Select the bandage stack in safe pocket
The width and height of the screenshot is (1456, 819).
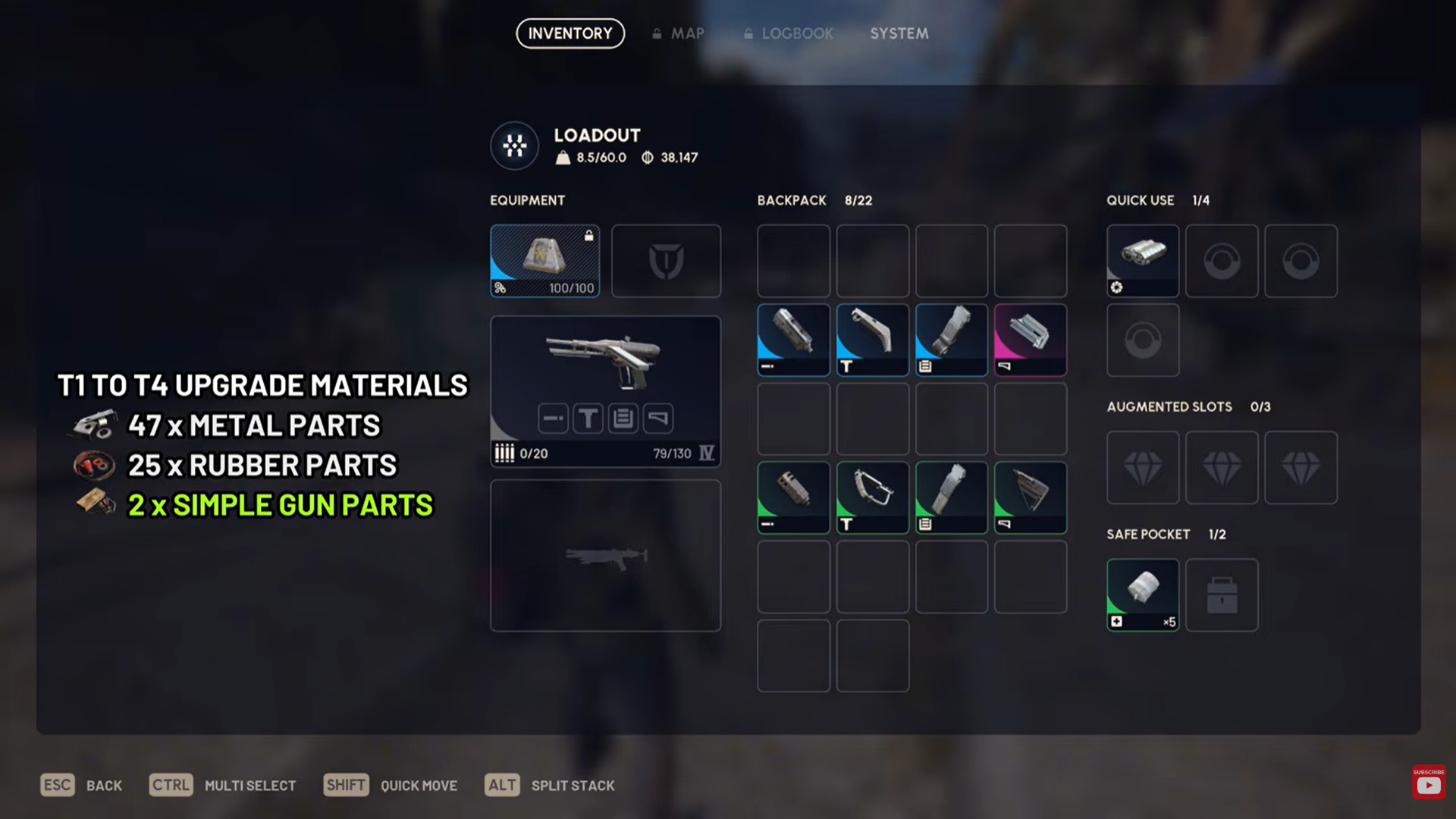pyautogui.click(x=1142, y=595)
